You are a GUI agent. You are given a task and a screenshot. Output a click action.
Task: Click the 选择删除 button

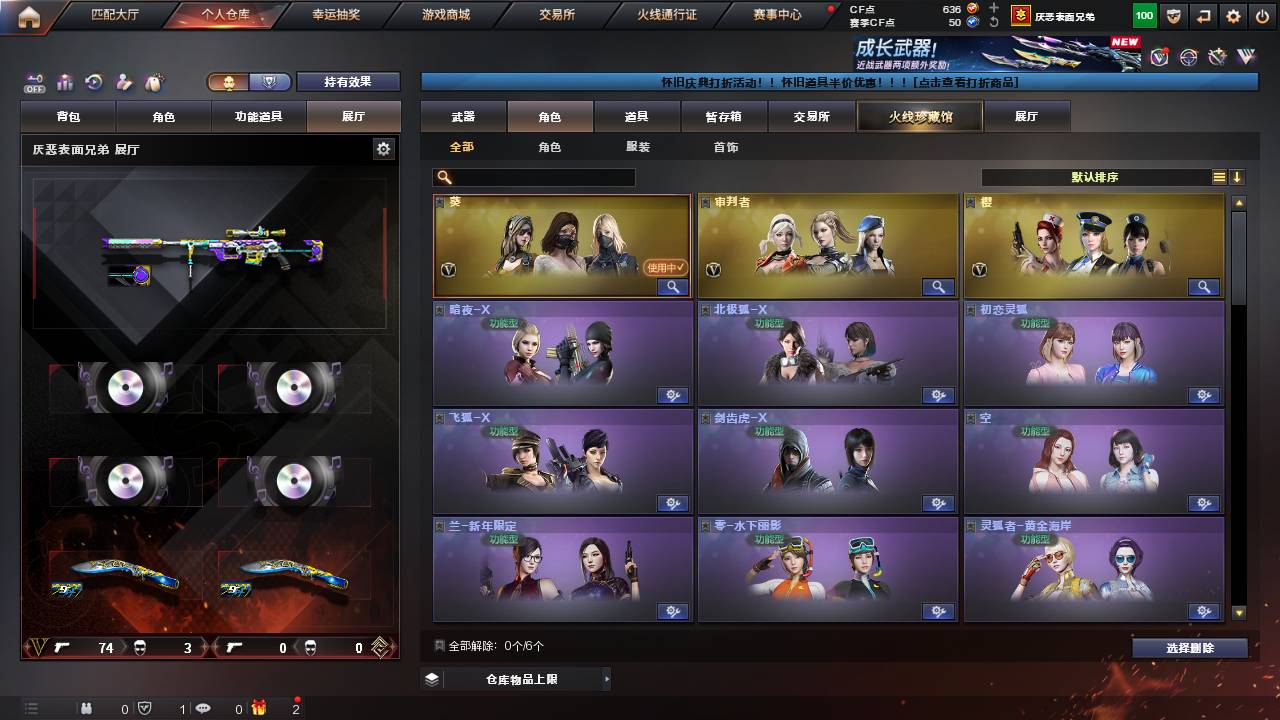1189,647
